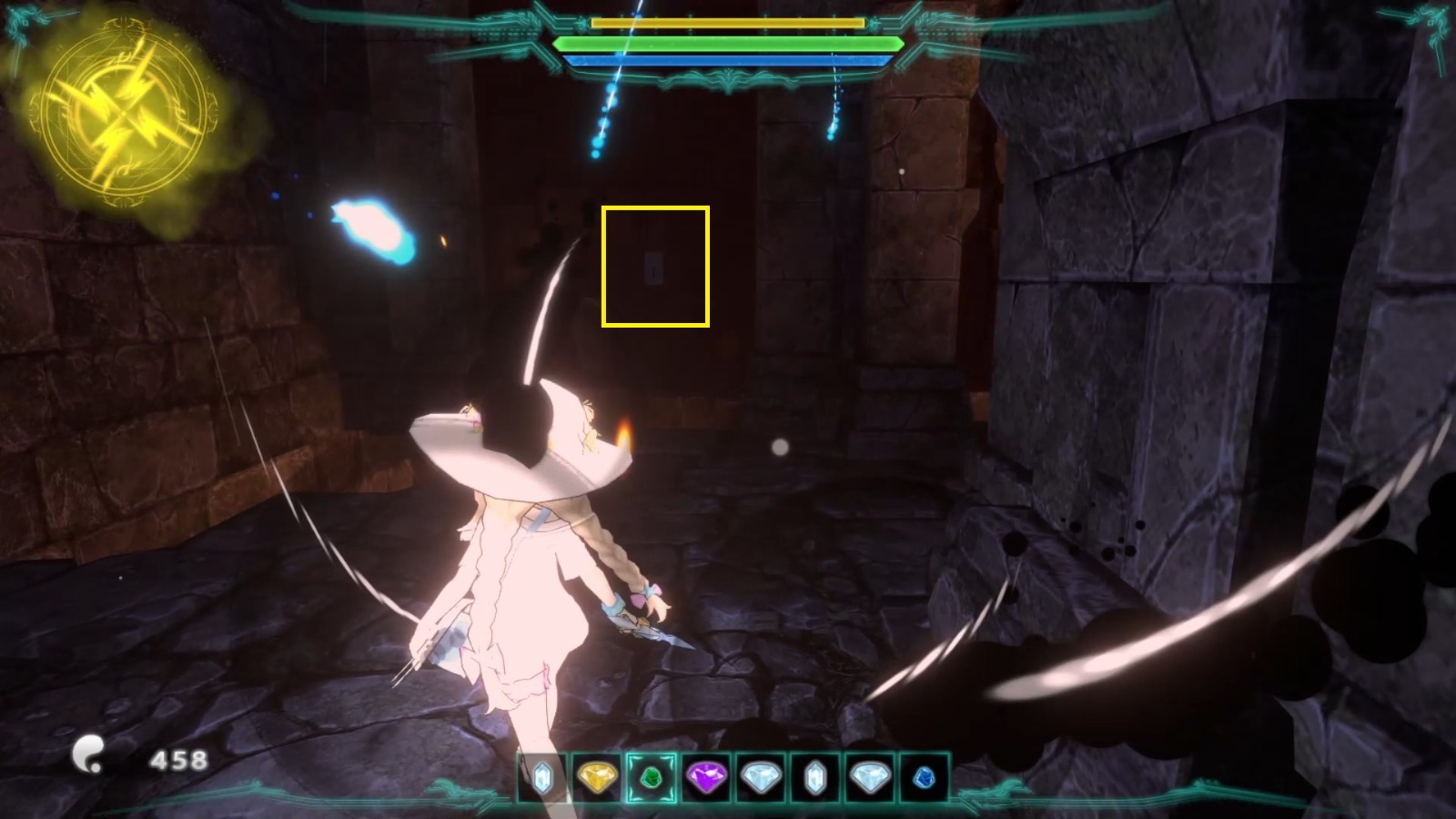Click the yellow stamina bar at the top center
1456x819 pixels.
pos(728,22)
